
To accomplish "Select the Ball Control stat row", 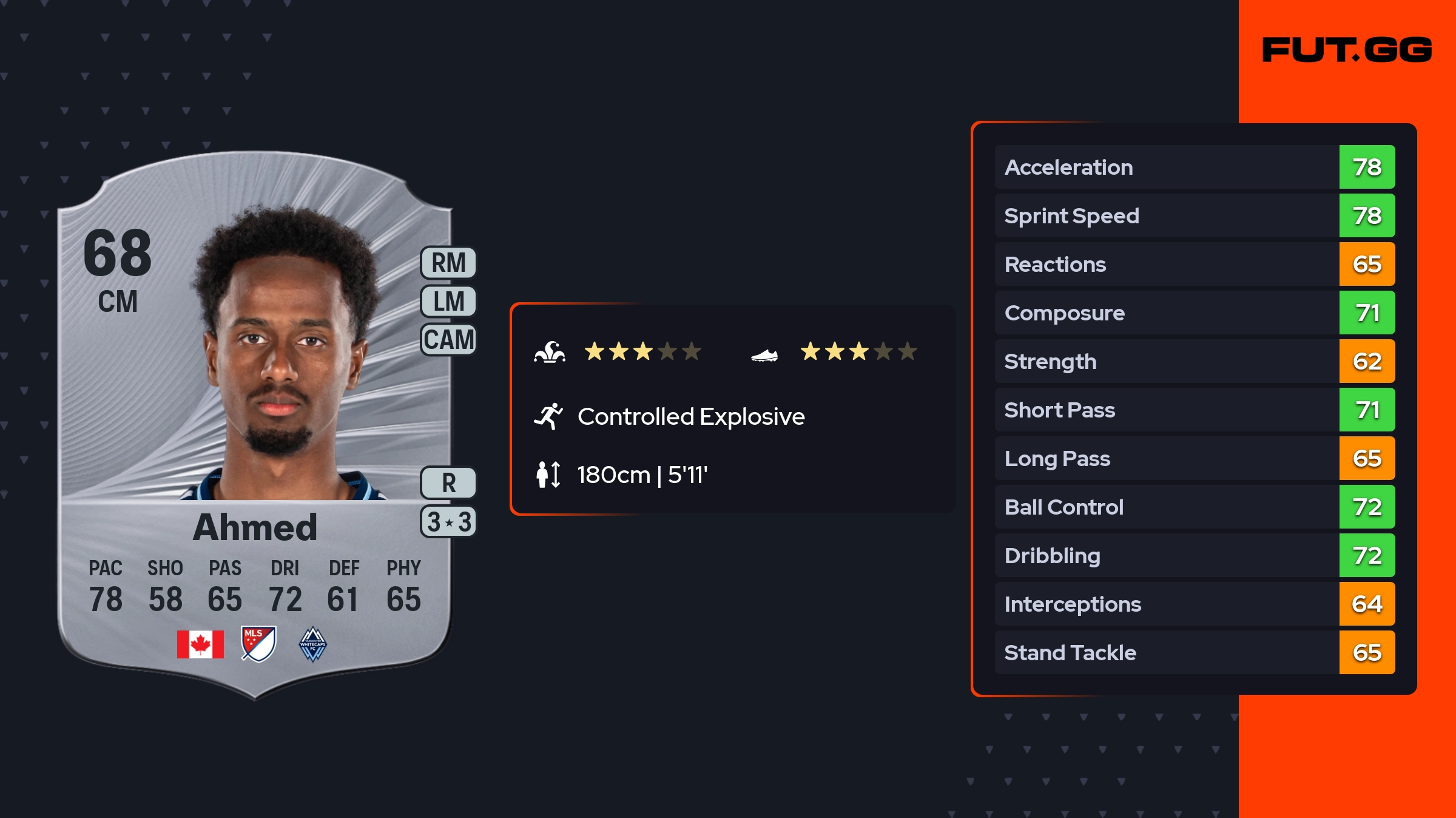I will pos(1194,507).
